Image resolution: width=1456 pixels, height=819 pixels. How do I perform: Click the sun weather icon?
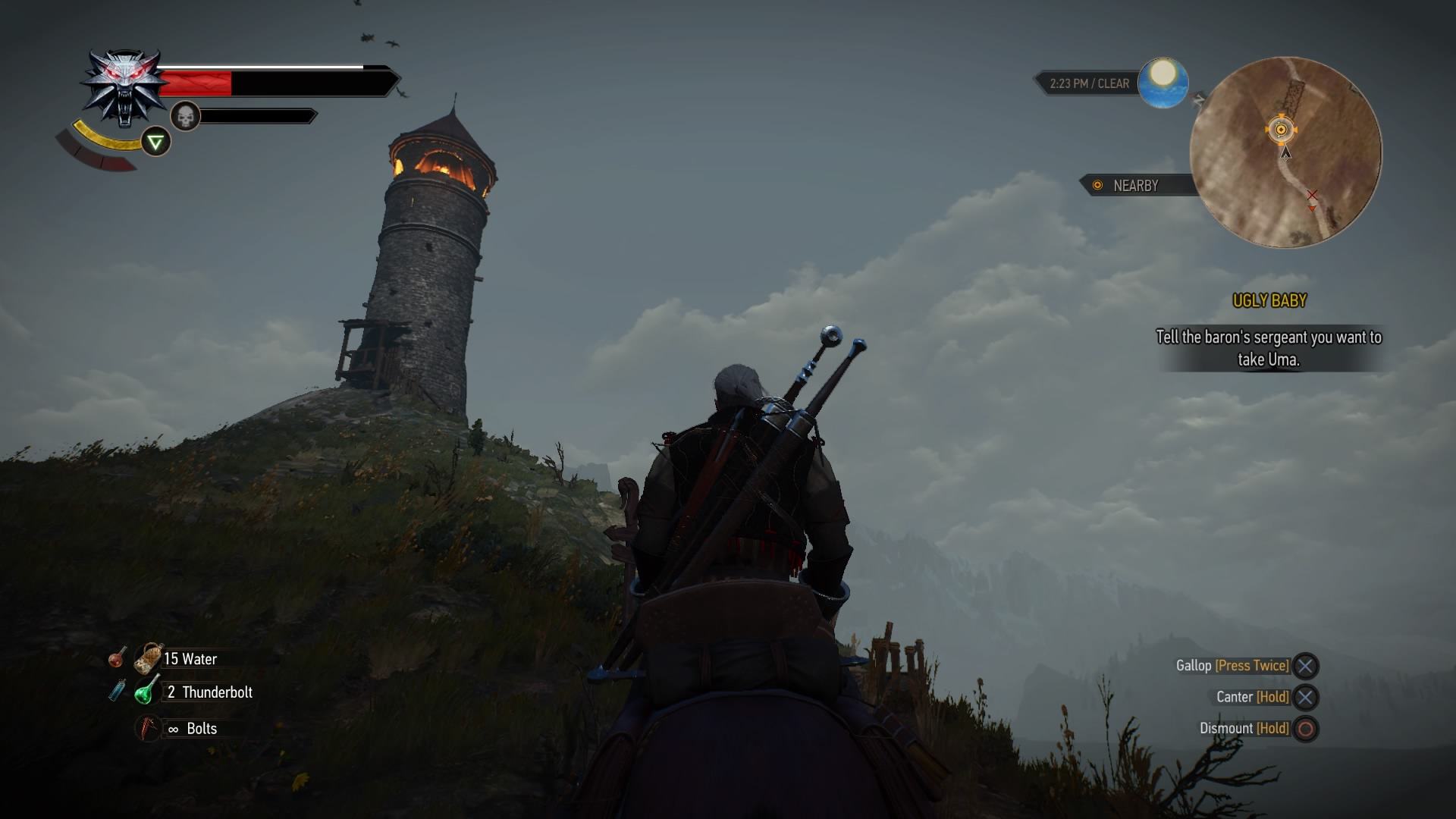pyautogui.click(x=1163, y=82)
